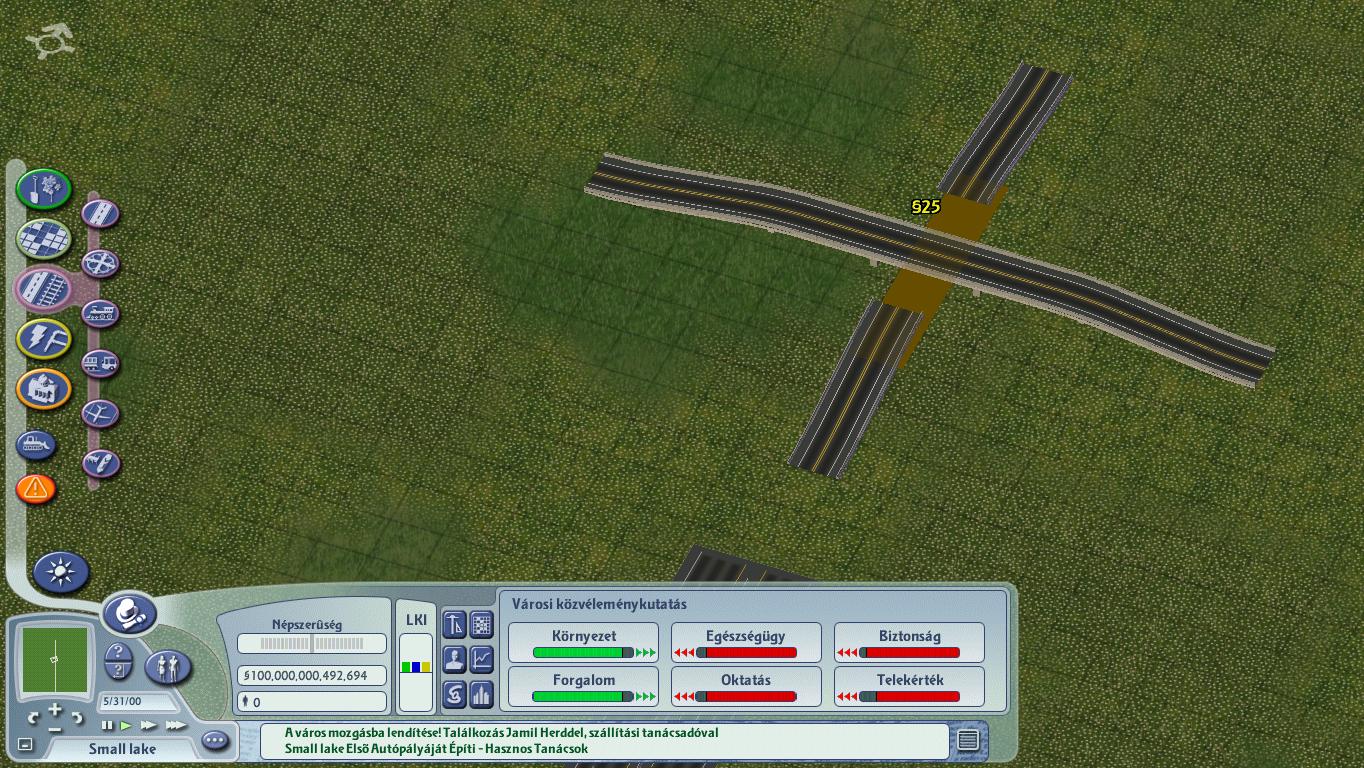Choose the road building tool

pos(100,213)
